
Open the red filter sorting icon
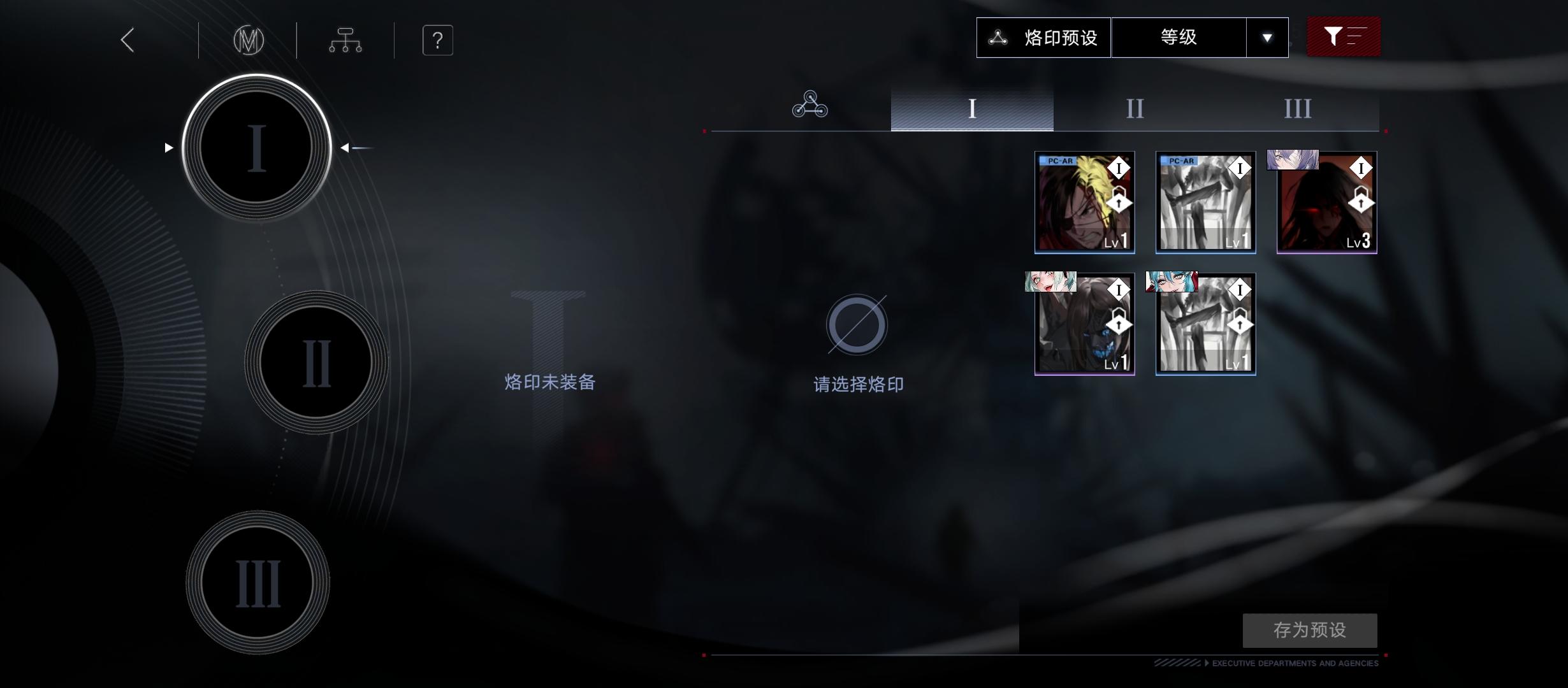point(1343,37)
